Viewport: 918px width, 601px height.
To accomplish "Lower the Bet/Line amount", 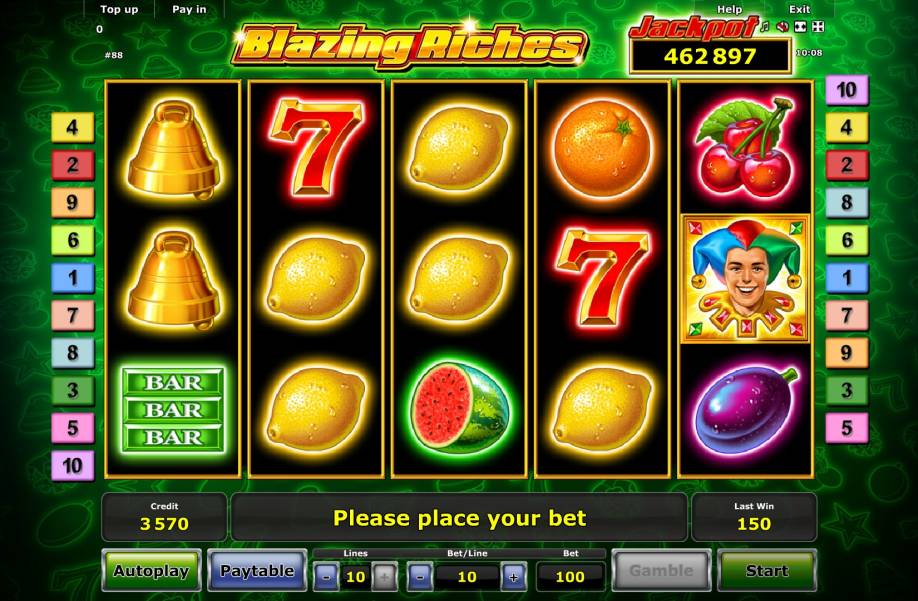I will [420, 576].
